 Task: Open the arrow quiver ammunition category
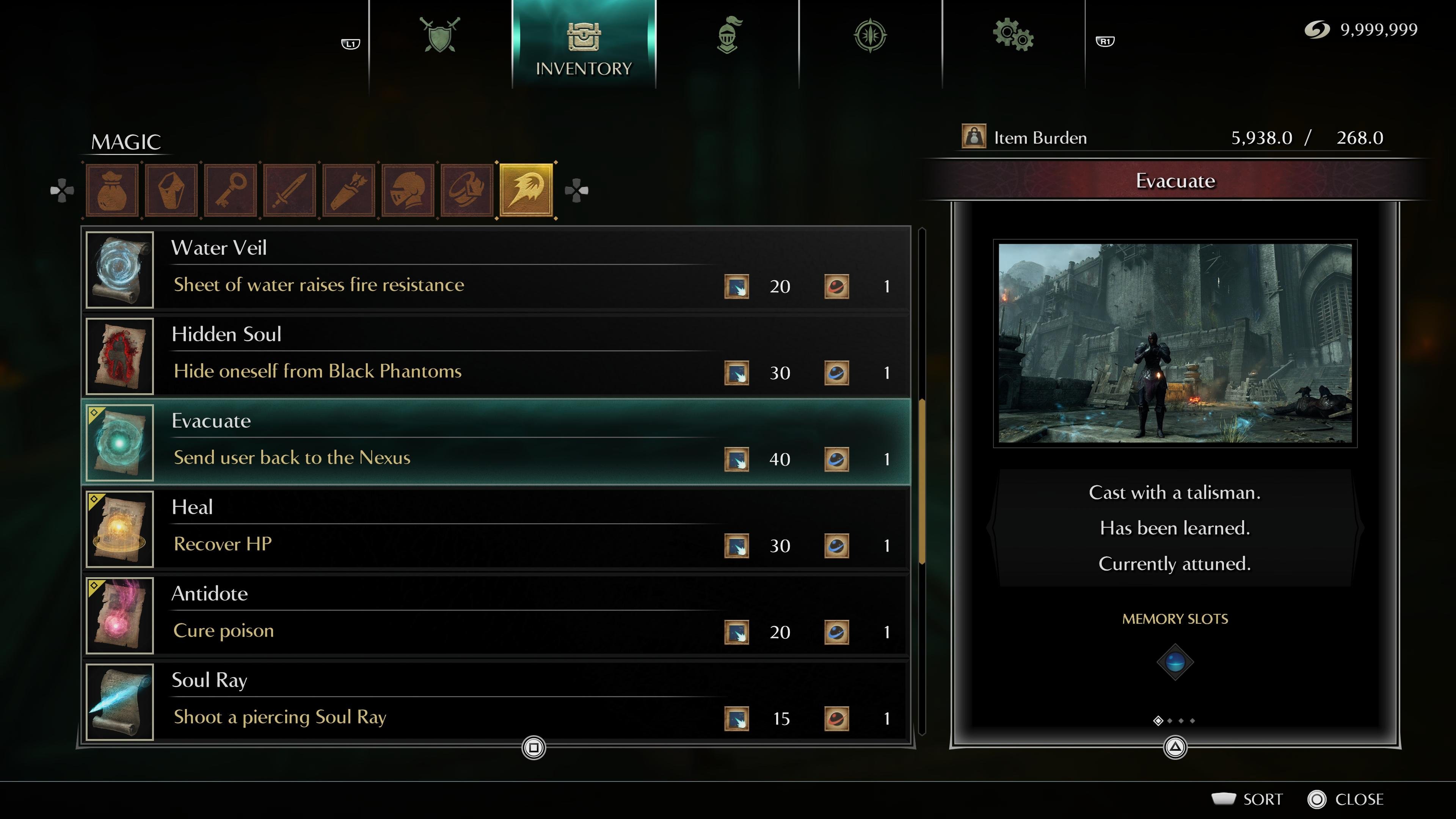click(349, 190)
